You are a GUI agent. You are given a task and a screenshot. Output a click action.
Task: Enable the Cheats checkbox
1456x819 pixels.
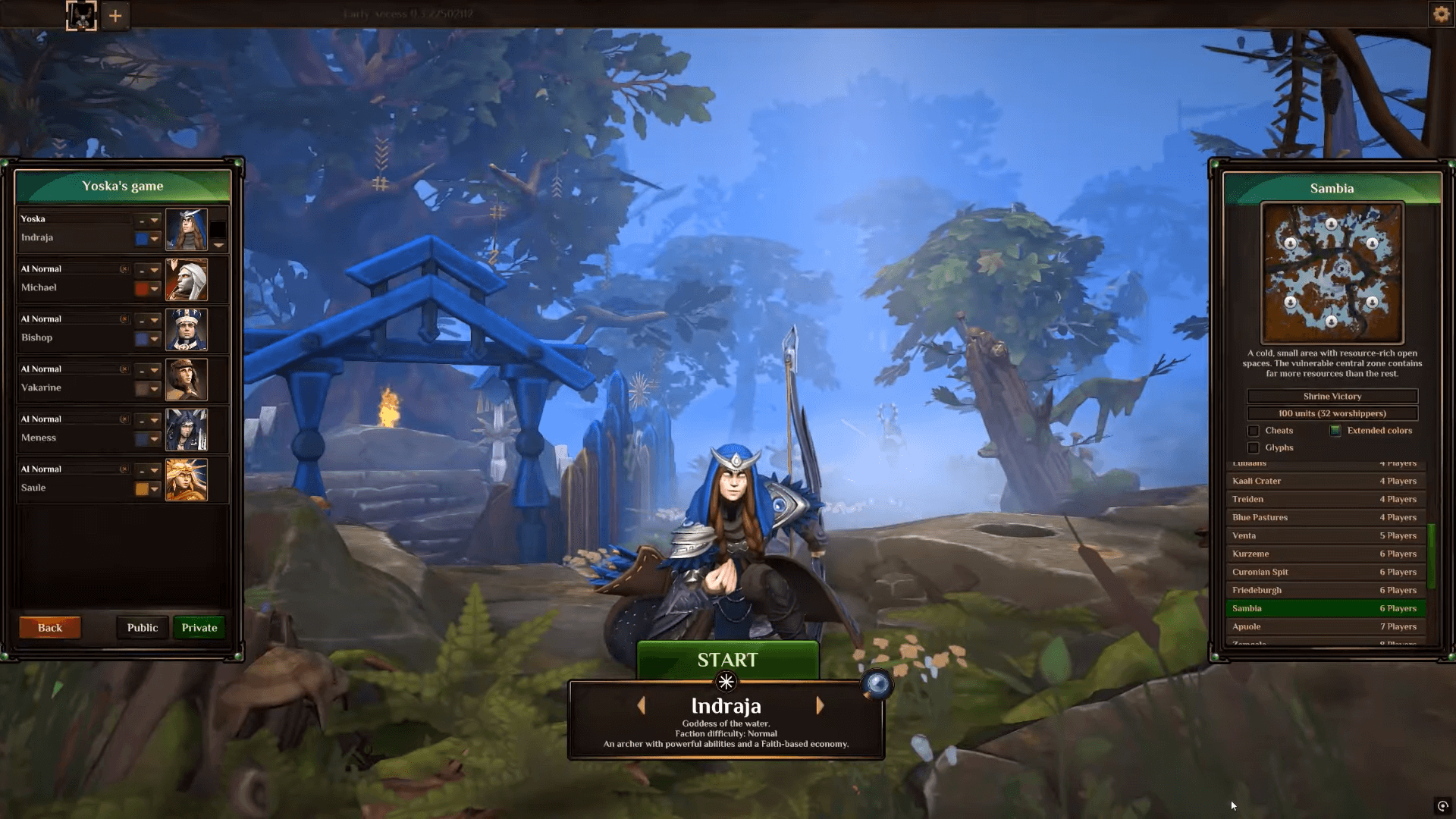1254,431
